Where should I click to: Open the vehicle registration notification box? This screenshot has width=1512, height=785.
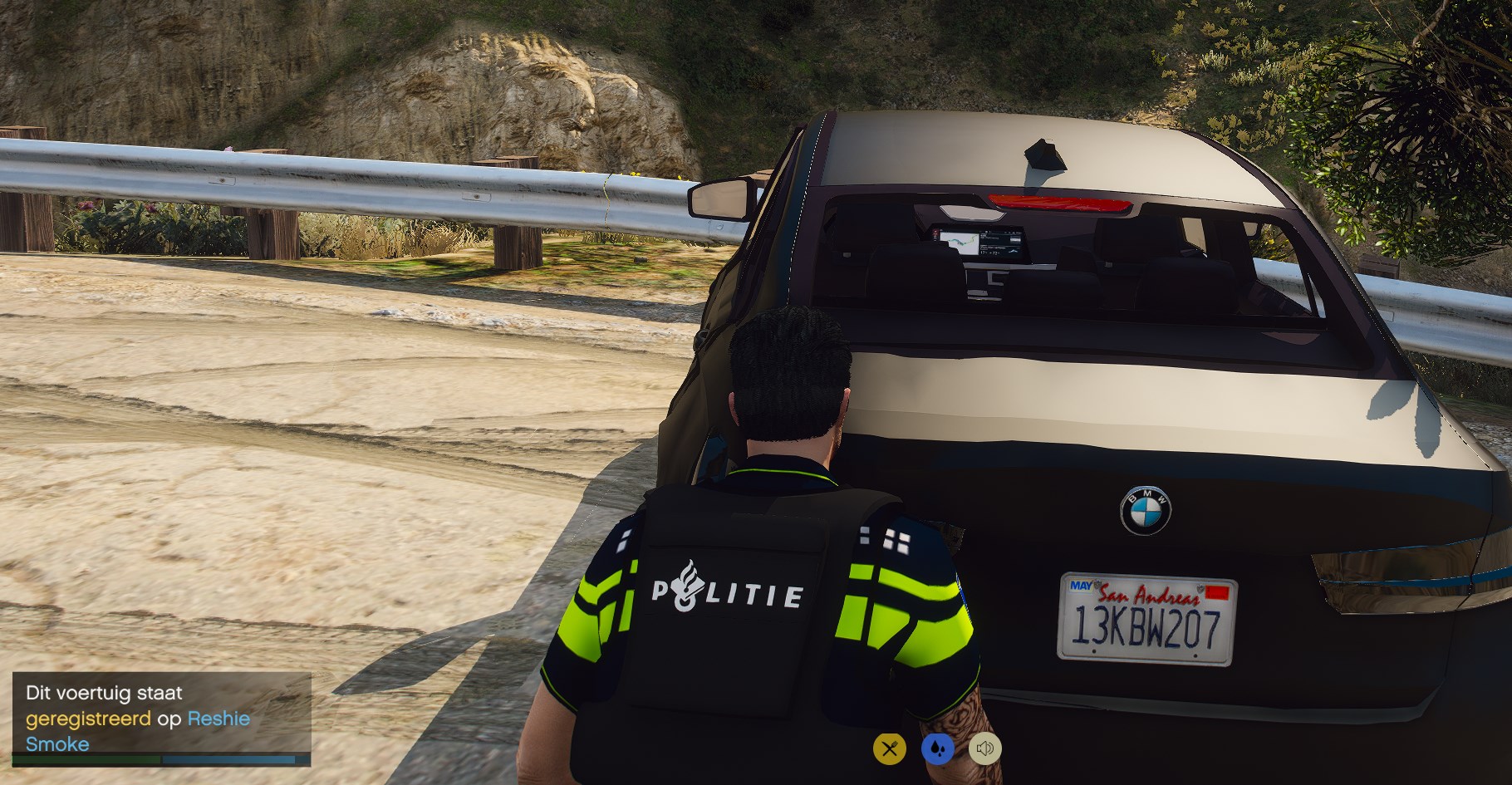point(161,718)
